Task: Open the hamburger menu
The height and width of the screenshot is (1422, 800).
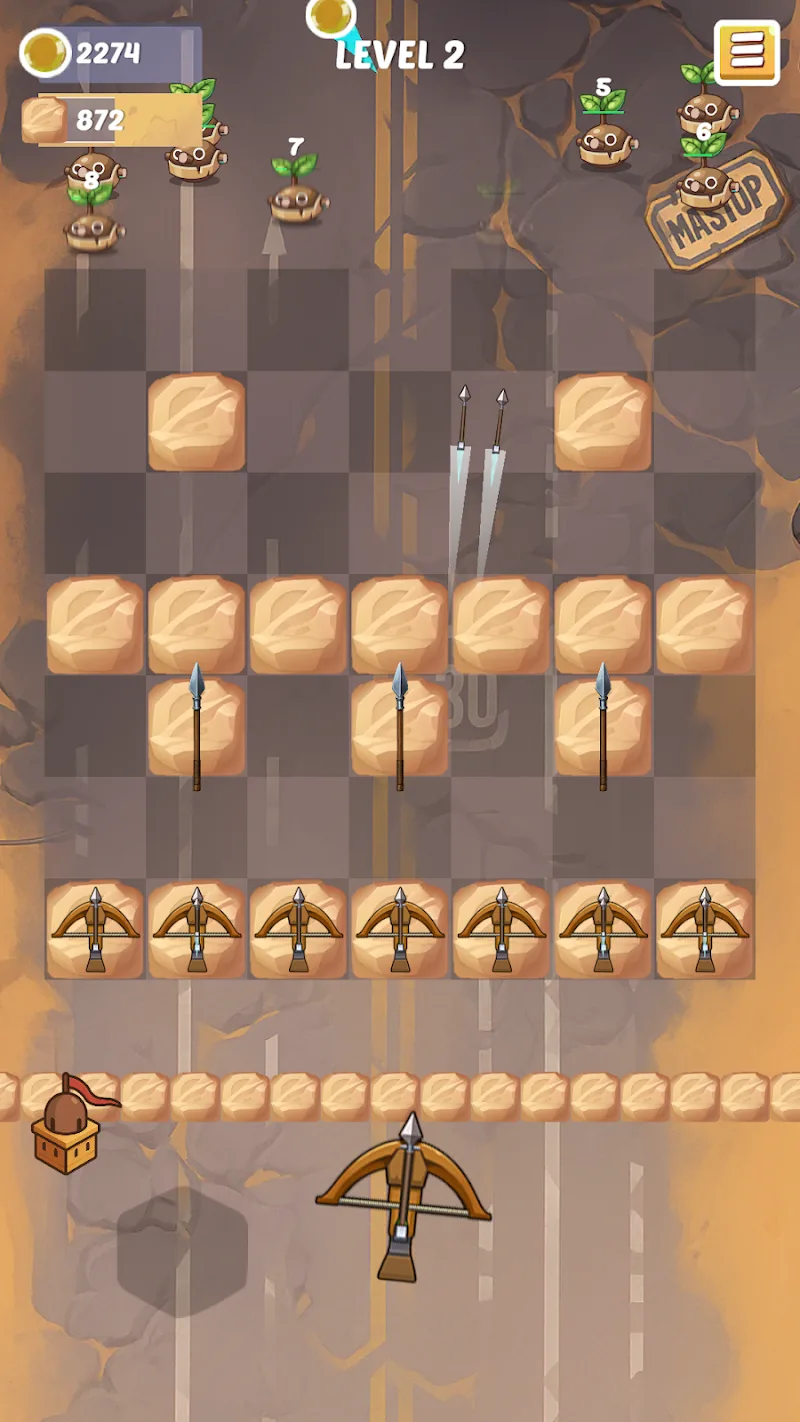Action: click(746, 52)
